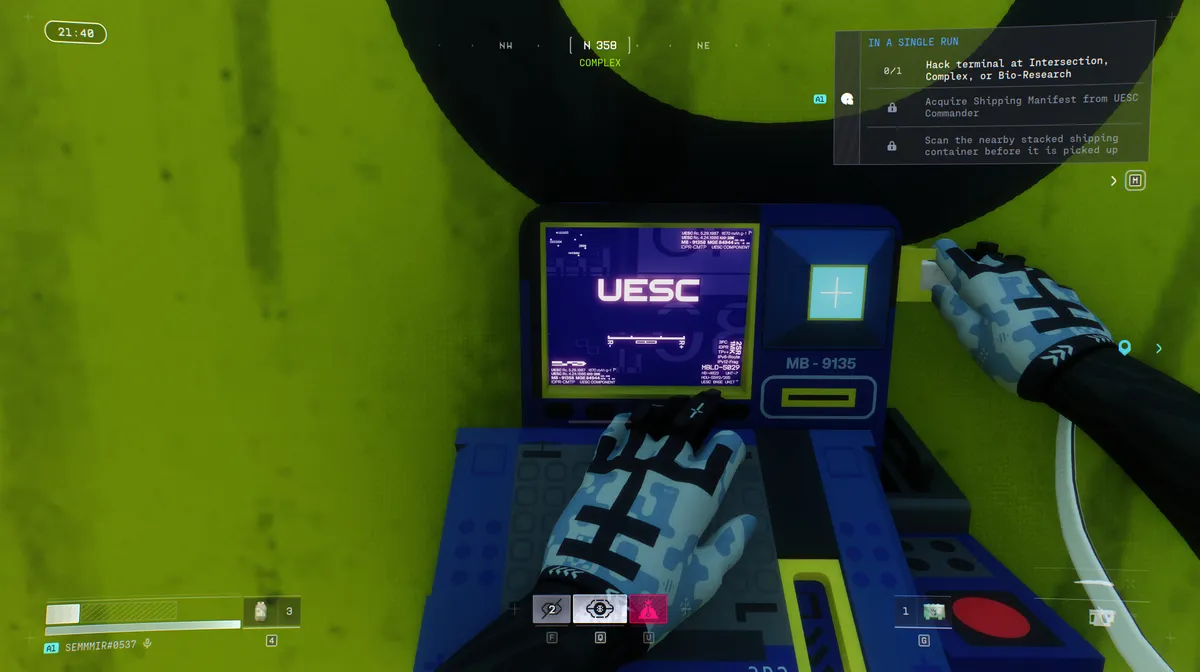
Task: Select the locked shipping container scan objective
Action: pos(1000,144)
